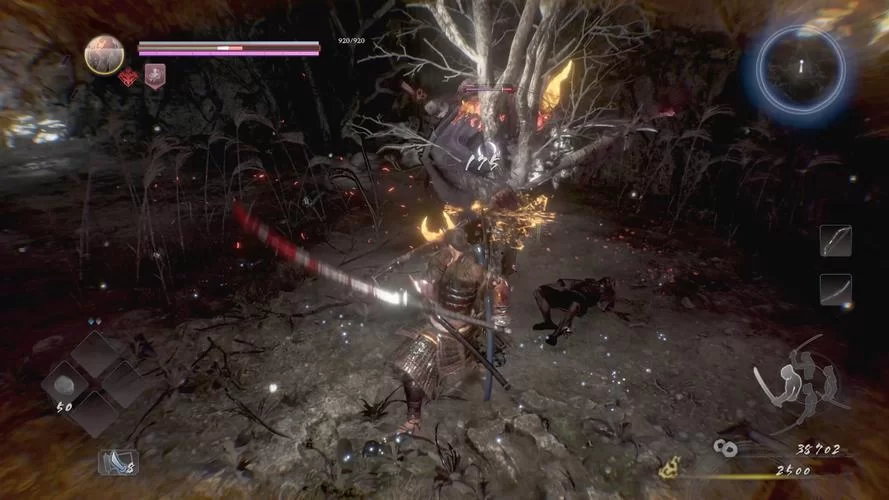Click the guardian spirit portrait
Screen dimensions: 889x500
click(x=104, y=54)
